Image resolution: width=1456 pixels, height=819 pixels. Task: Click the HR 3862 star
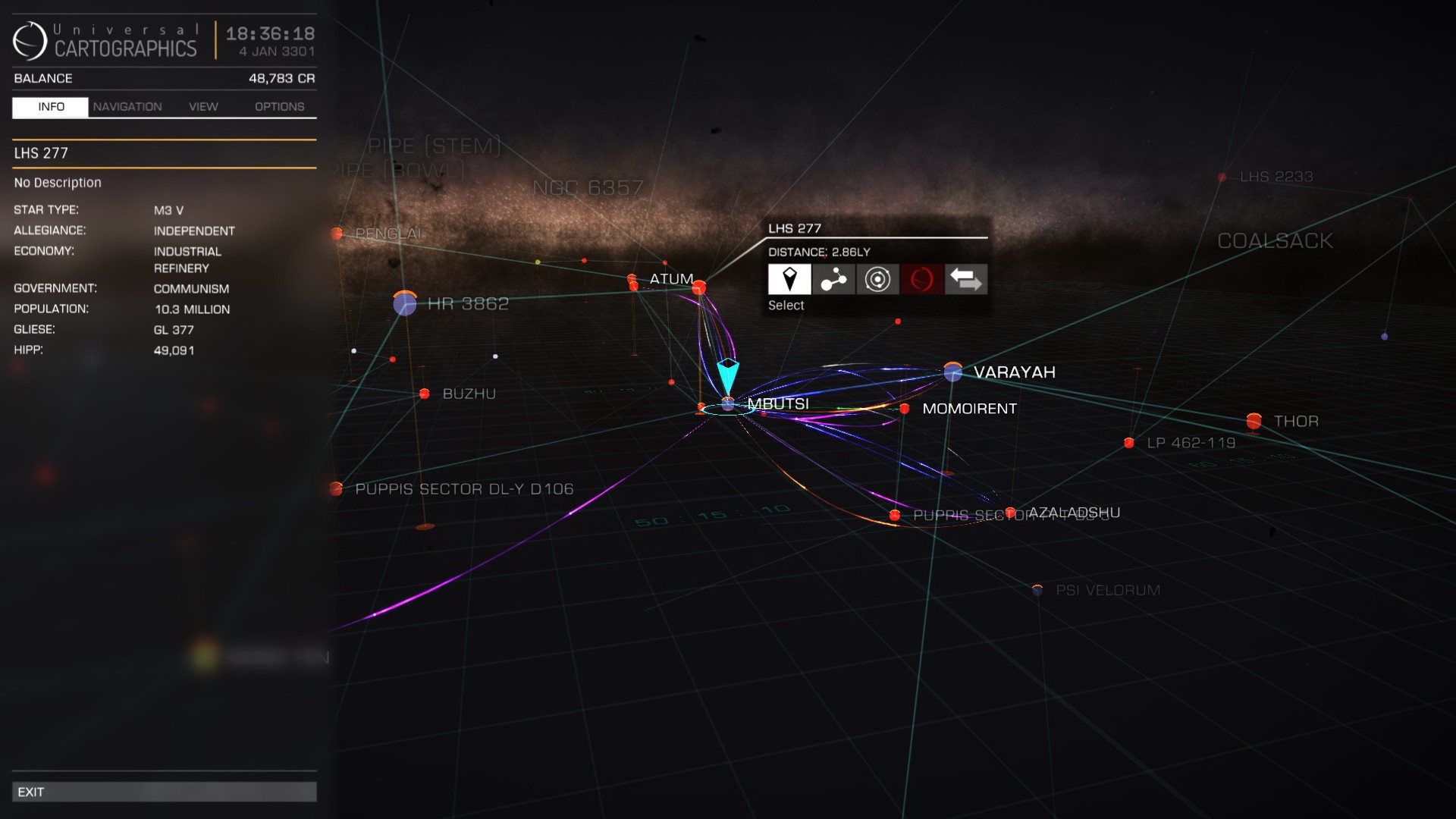pos(405,304)
